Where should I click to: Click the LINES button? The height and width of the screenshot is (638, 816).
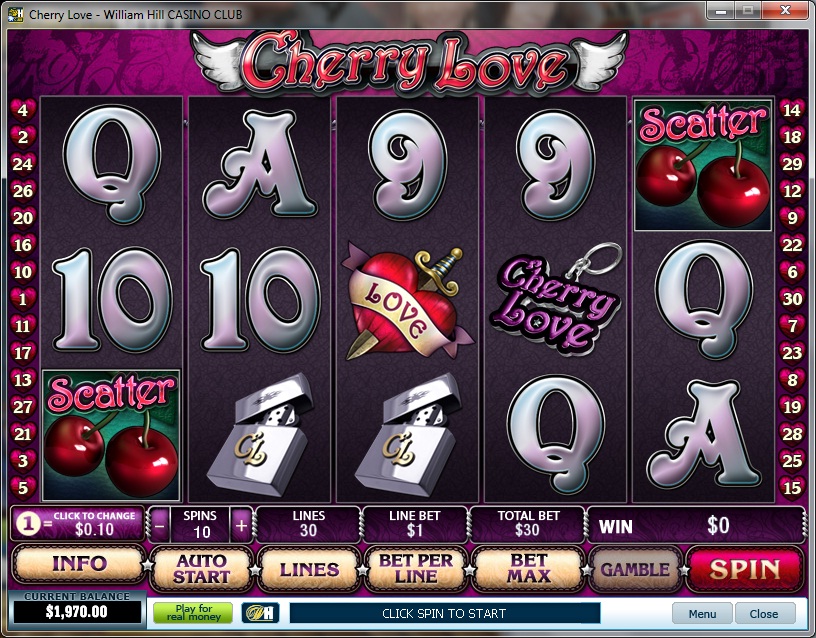click(309, 569)
